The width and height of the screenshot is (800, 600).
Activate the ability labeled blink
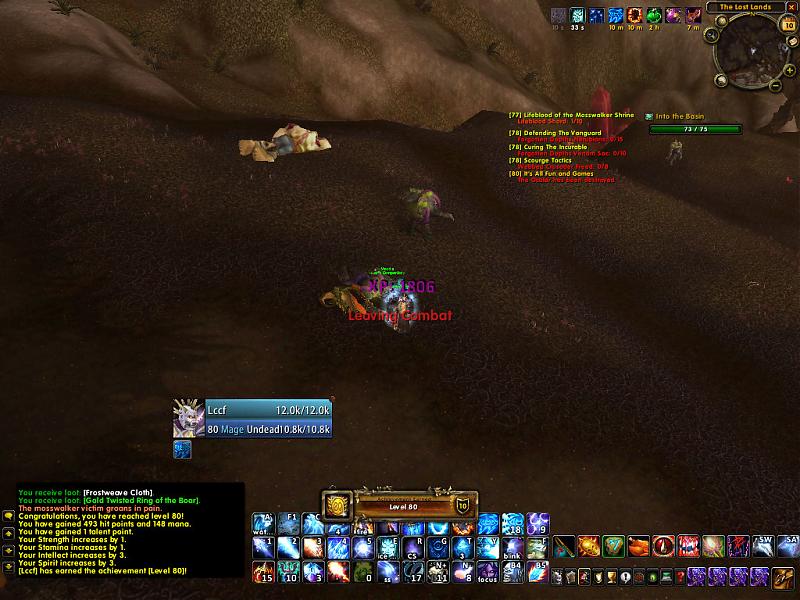512,548
